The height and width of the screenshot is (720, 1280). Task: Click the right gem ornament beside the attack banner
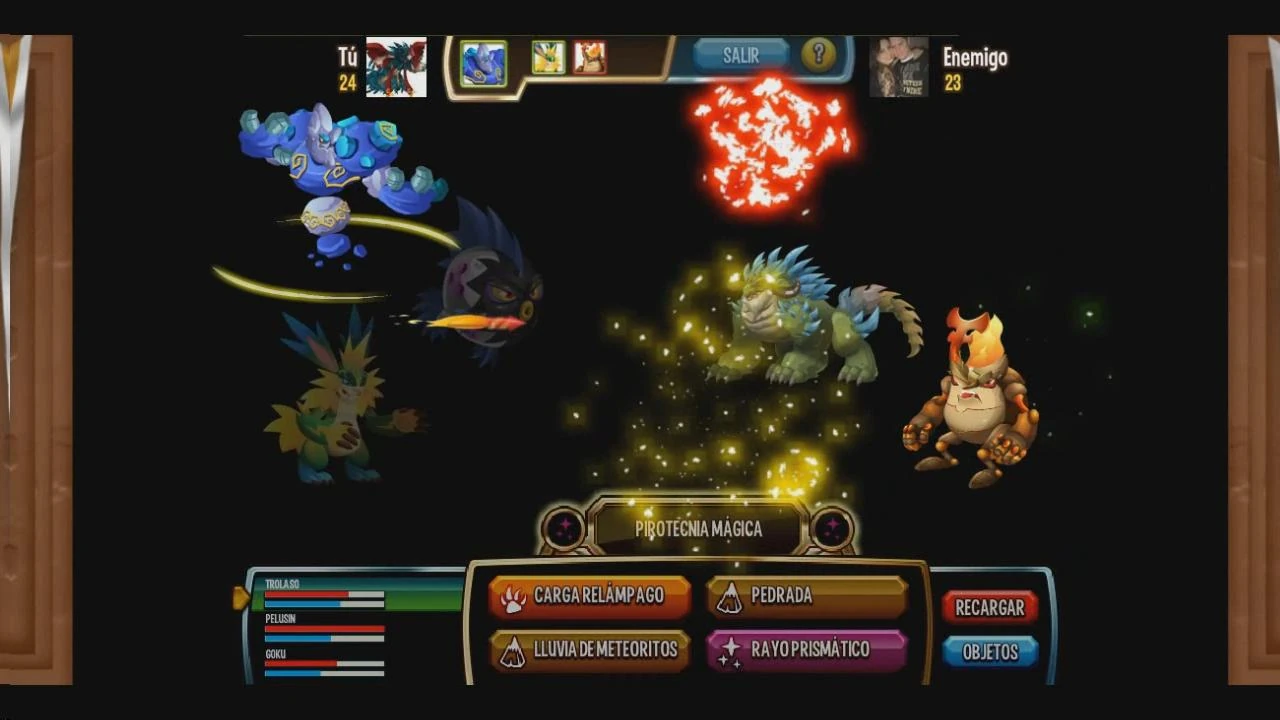(x=833, y=529)
